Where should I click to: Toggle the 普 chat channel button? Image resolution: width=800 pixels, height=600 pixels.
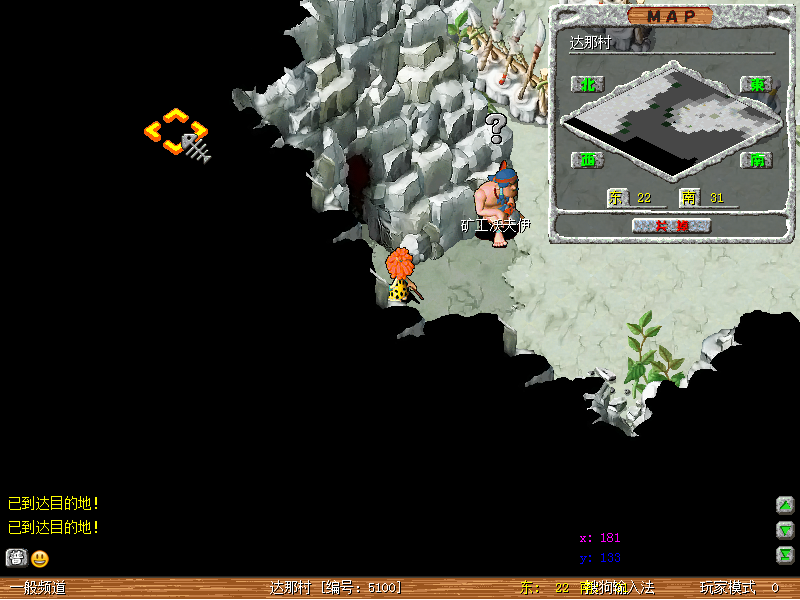click(x=16, y=558)
